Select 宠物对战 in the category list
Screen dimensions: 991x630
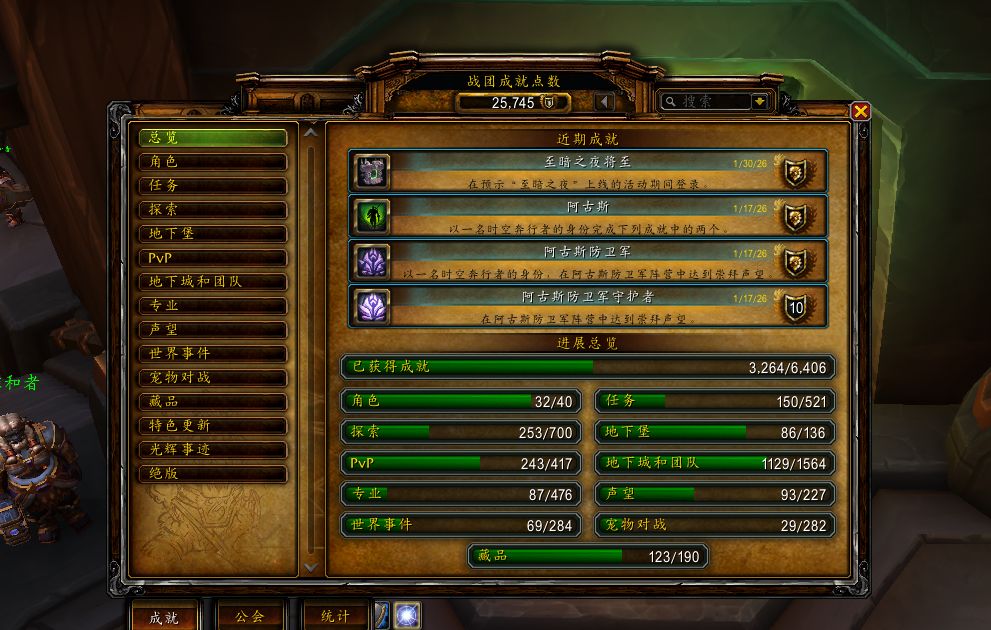pos(213,378)
